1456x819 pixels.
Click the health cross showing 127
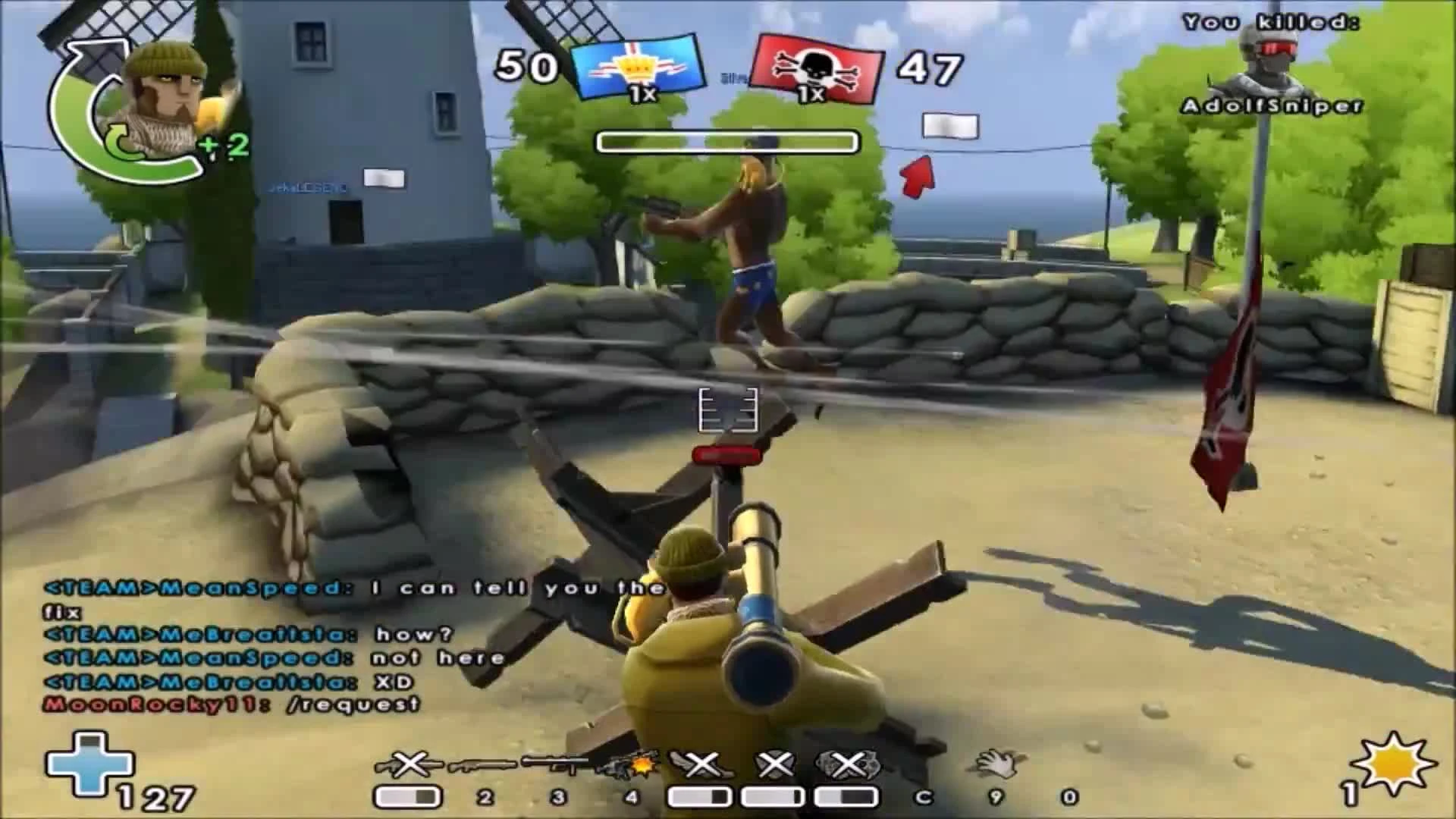[x=91, y=766]
